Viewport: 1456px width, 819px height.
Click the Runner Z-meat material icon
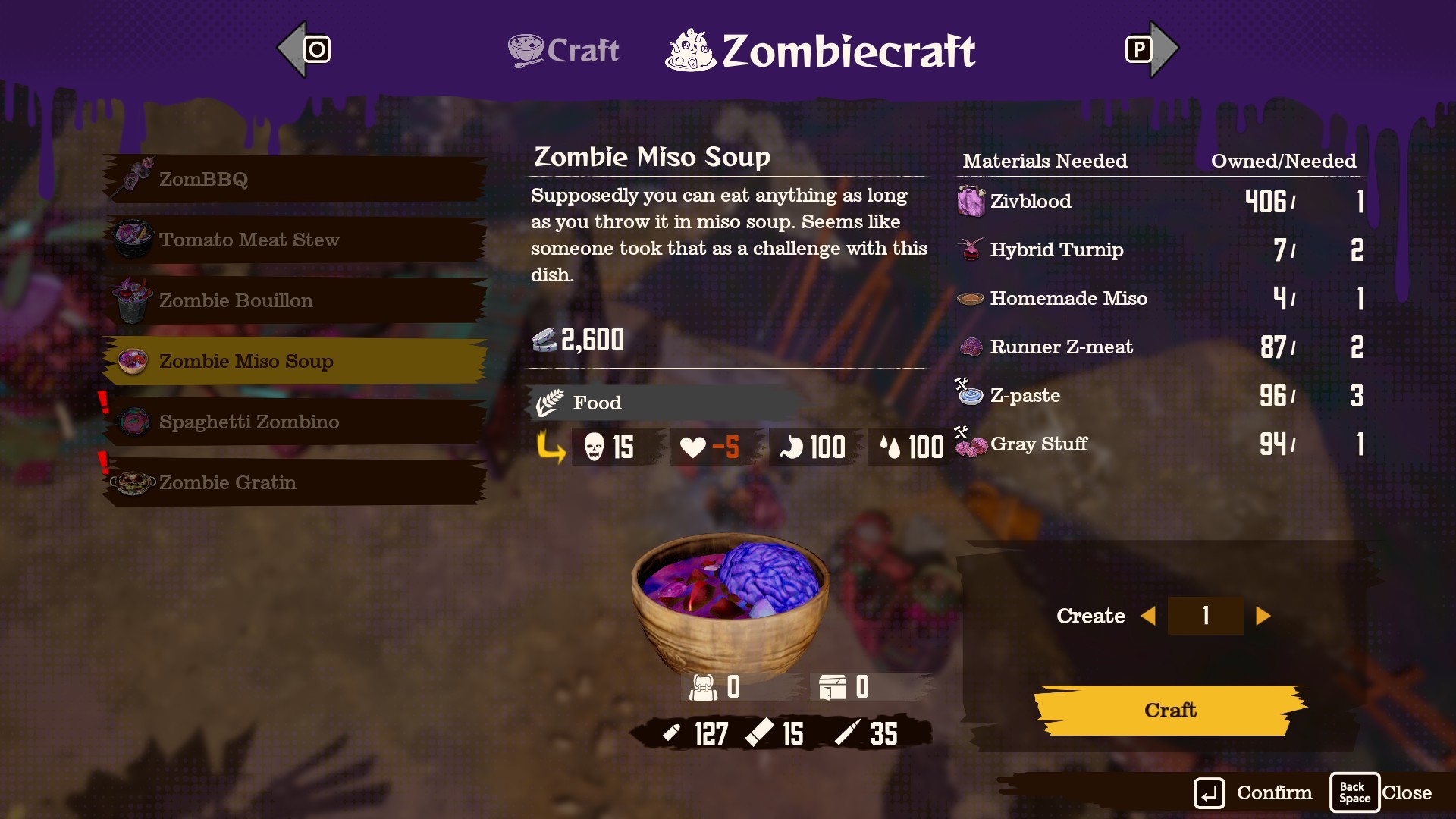[x=970, y=347]
